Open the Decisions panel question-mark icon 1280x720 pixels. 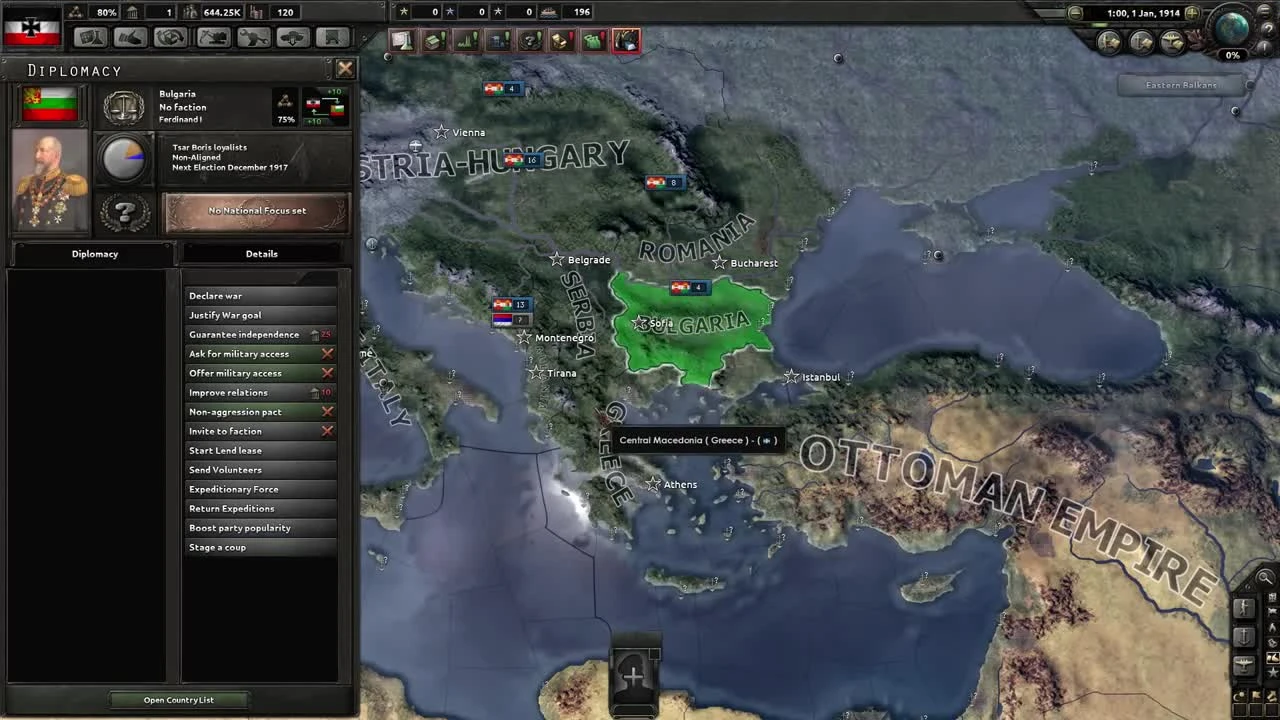[530, 40]
